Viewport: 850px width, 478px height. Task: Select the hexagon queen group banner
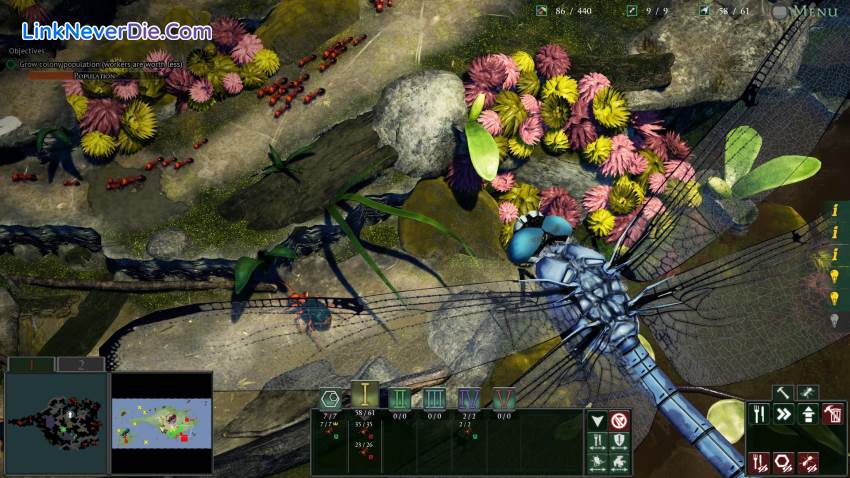[x=330, y=397]
